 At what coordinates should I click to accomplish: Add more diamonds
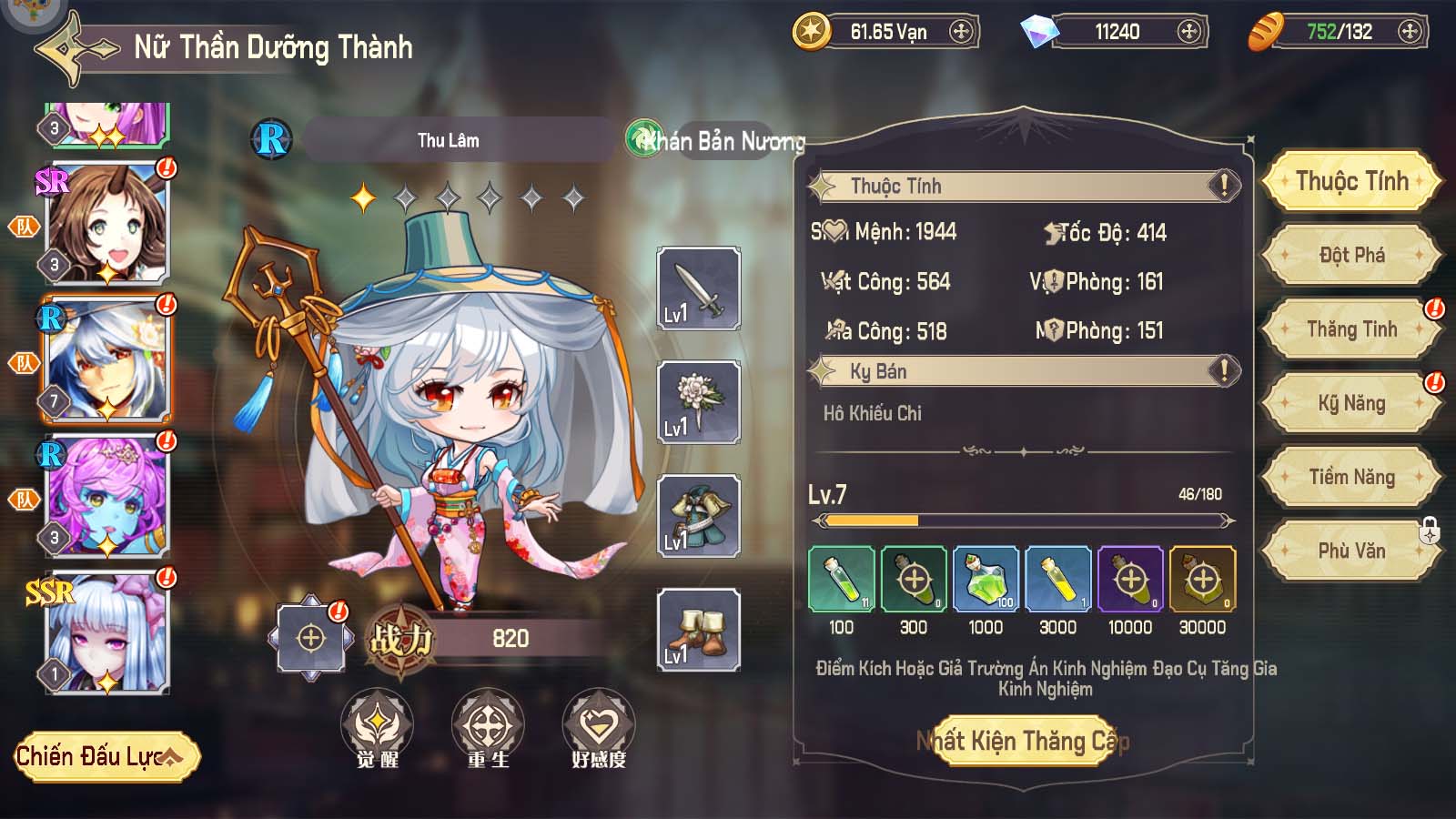[1188, 32]
